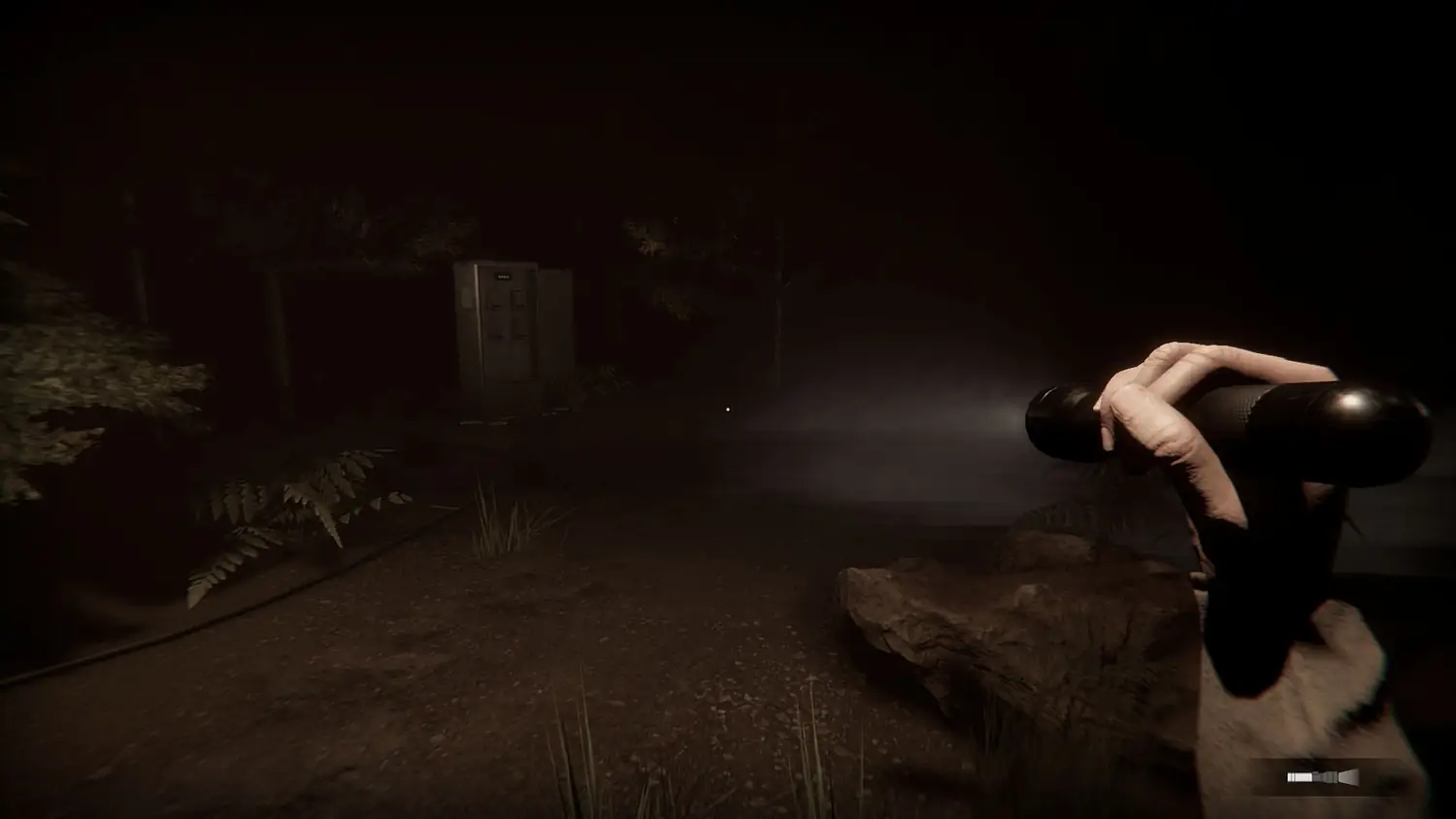Click the keypad display on the electrical cabinet
The image size is (1456, 819).
click(502, 277)
